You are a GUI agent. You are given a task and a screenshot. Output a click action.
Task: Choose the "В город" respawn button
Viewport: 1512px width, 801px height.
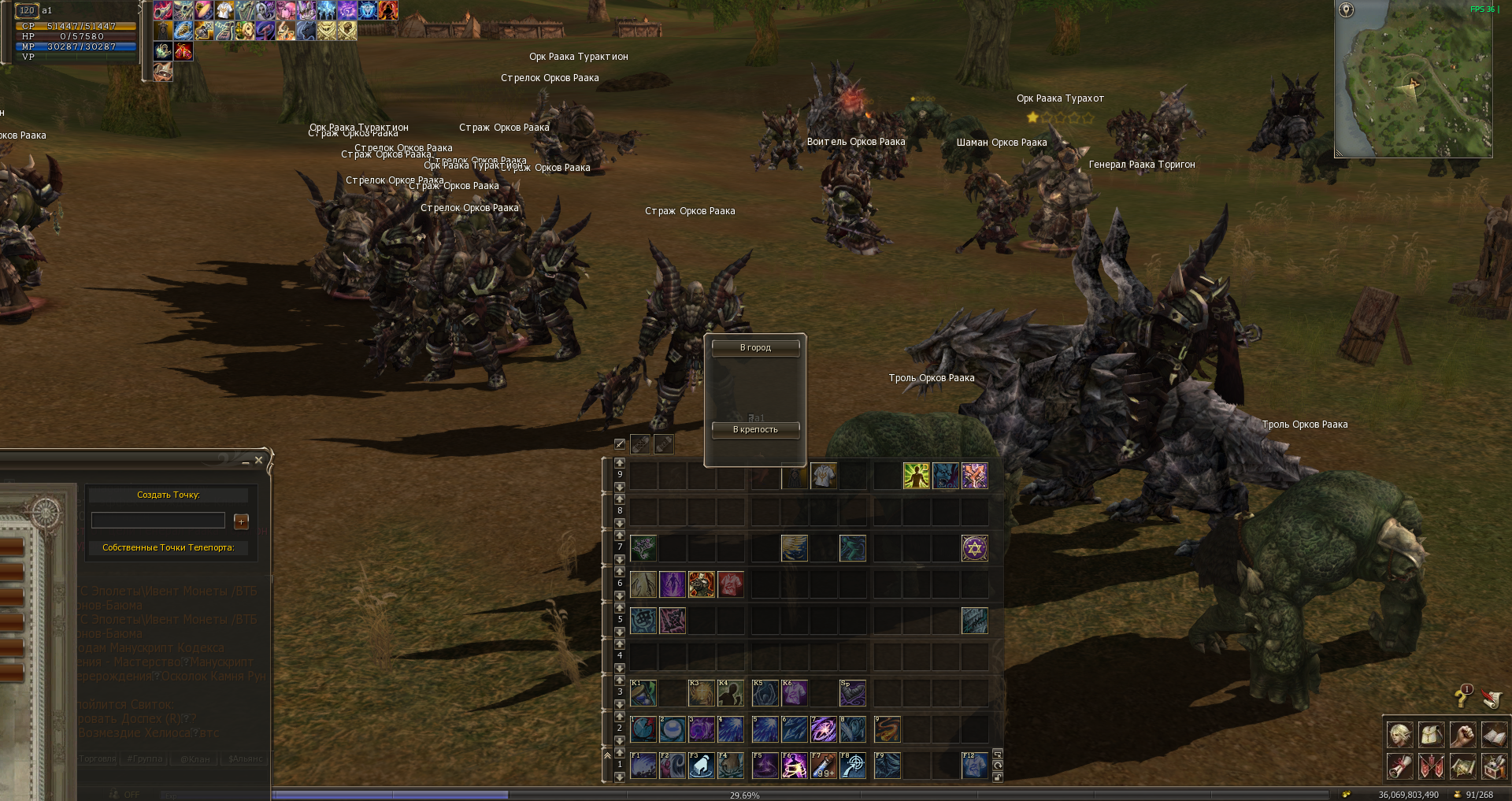pyautogui.click(x=755, y=347)
